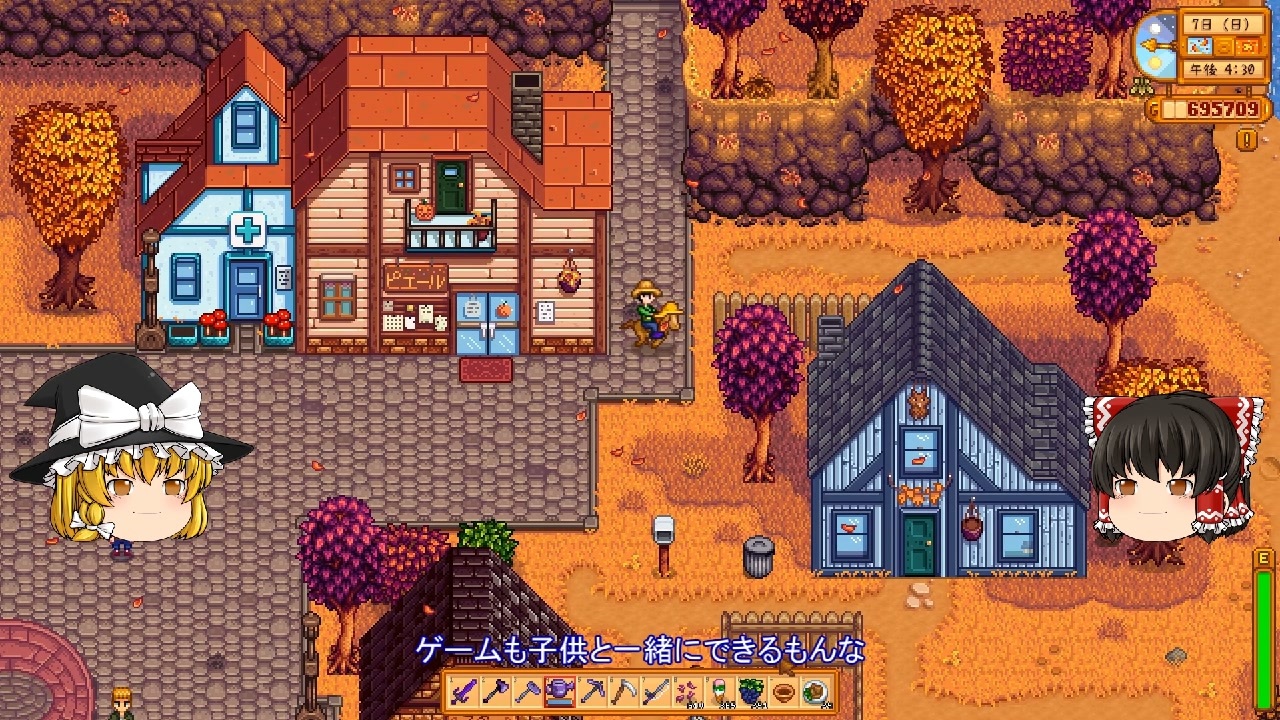The width and height of the screenshot is (1280, 720).
Task: Select the fairy rose item slot
Action: (x=687, y=698)
